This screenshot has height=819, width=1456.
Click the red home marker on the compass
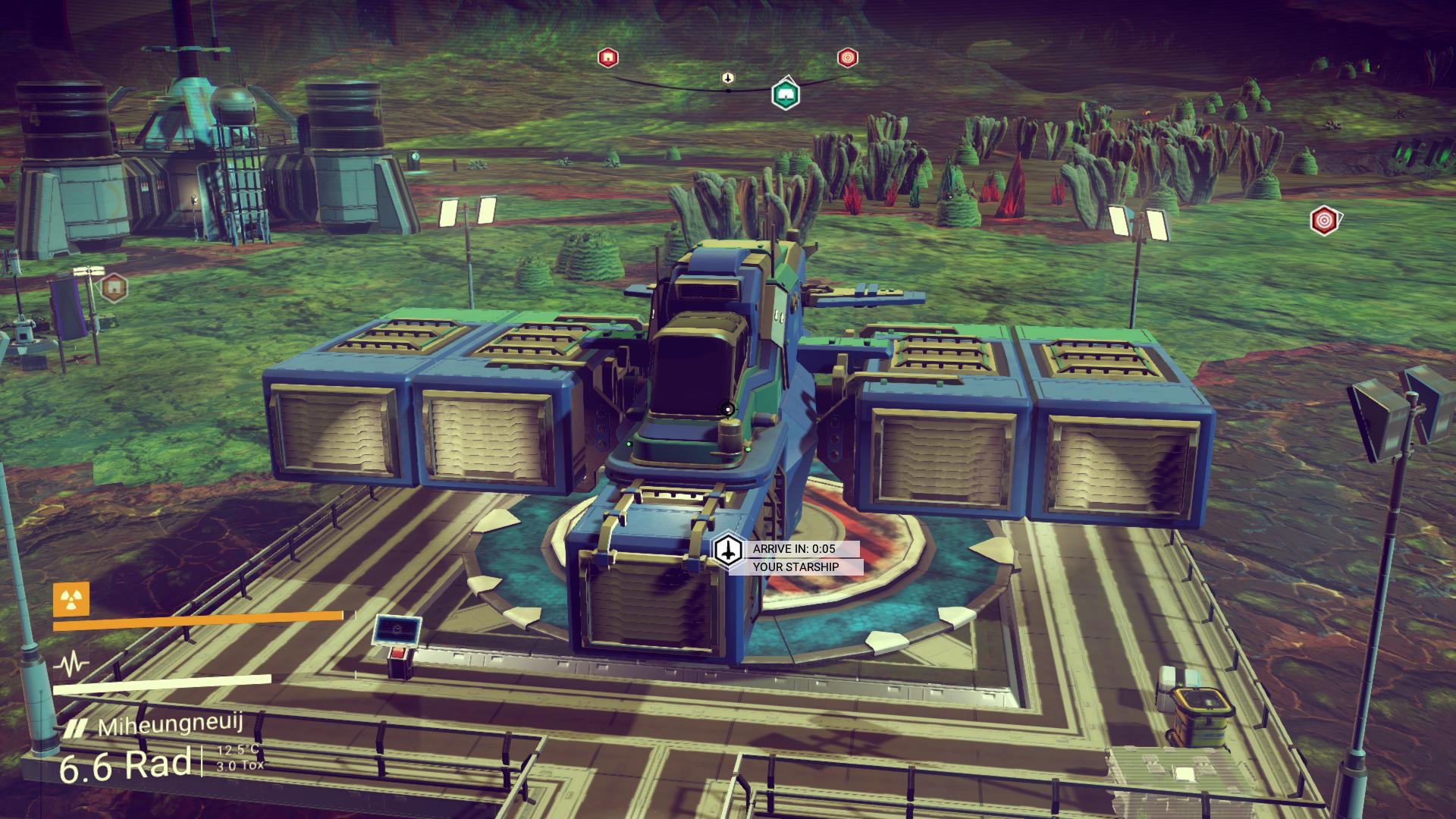pos(607,58)
